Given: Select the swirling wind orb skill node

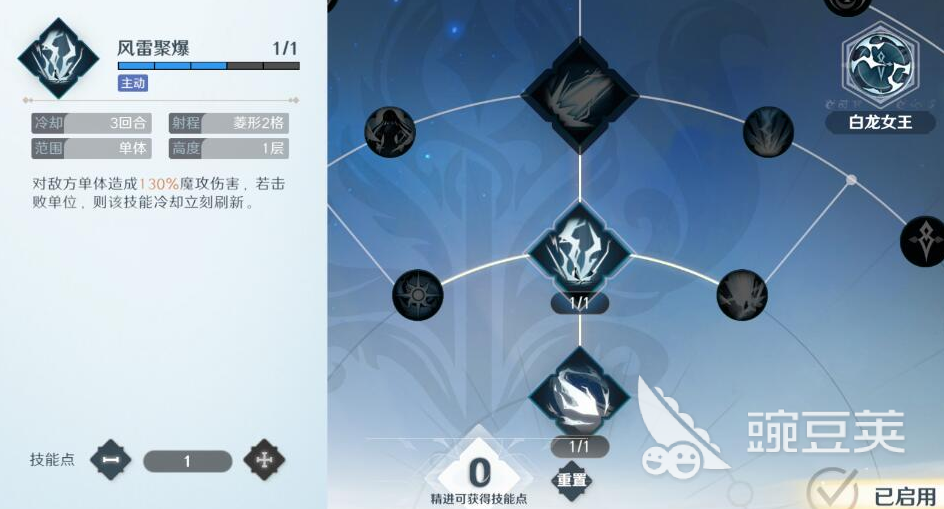Looking at the screenshot, I should click(579, 394).
